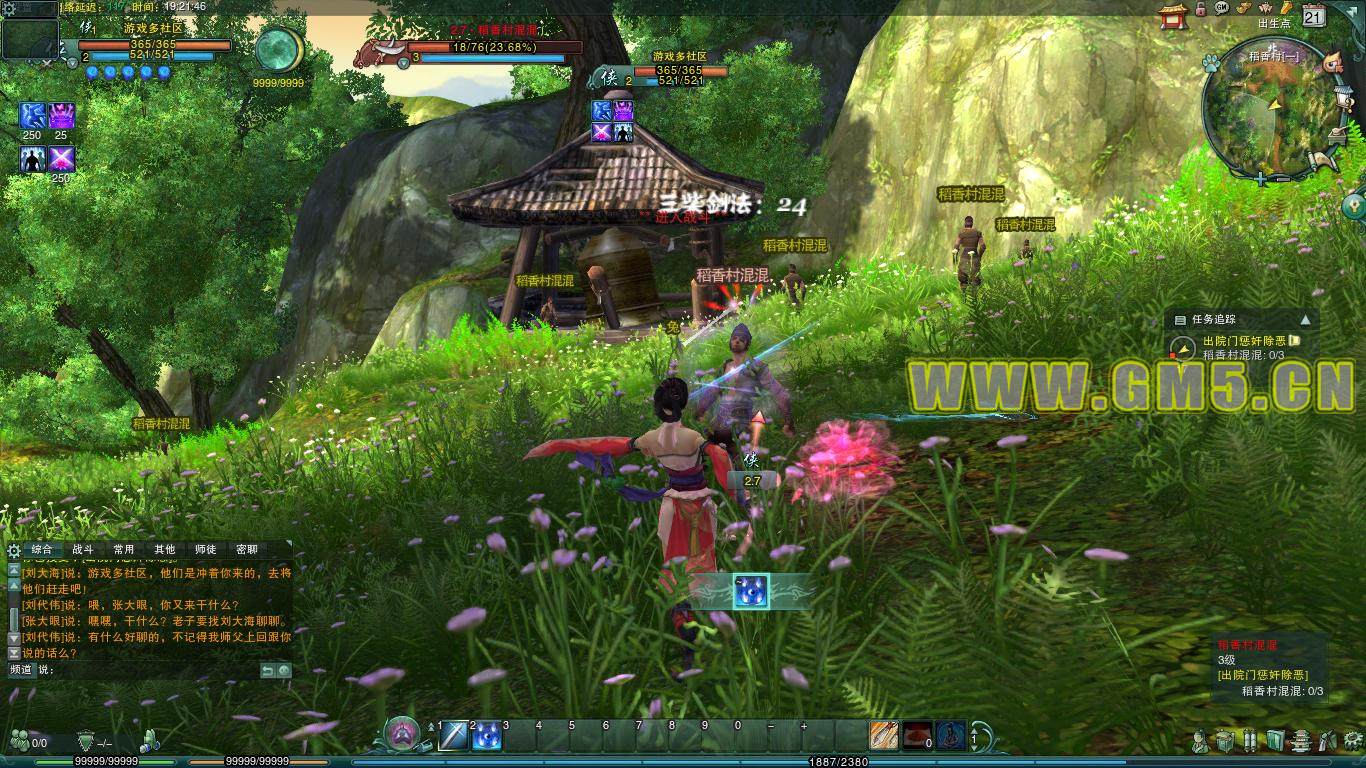Click the paw print icon beside the minimap

1210,62
